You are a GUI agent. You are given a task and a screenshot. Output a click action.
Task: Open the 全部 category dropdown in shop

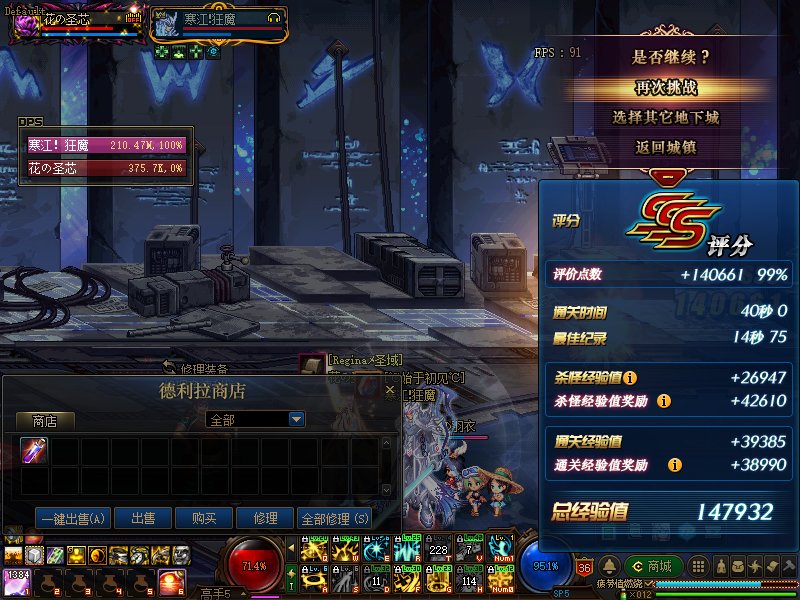click(296, 420)
